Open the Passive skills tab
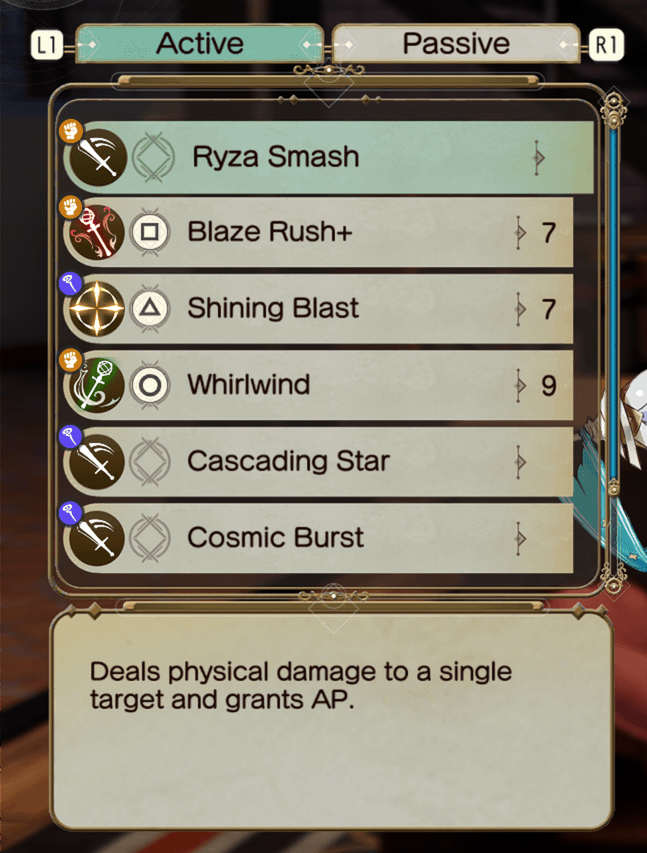 point(455,44)
